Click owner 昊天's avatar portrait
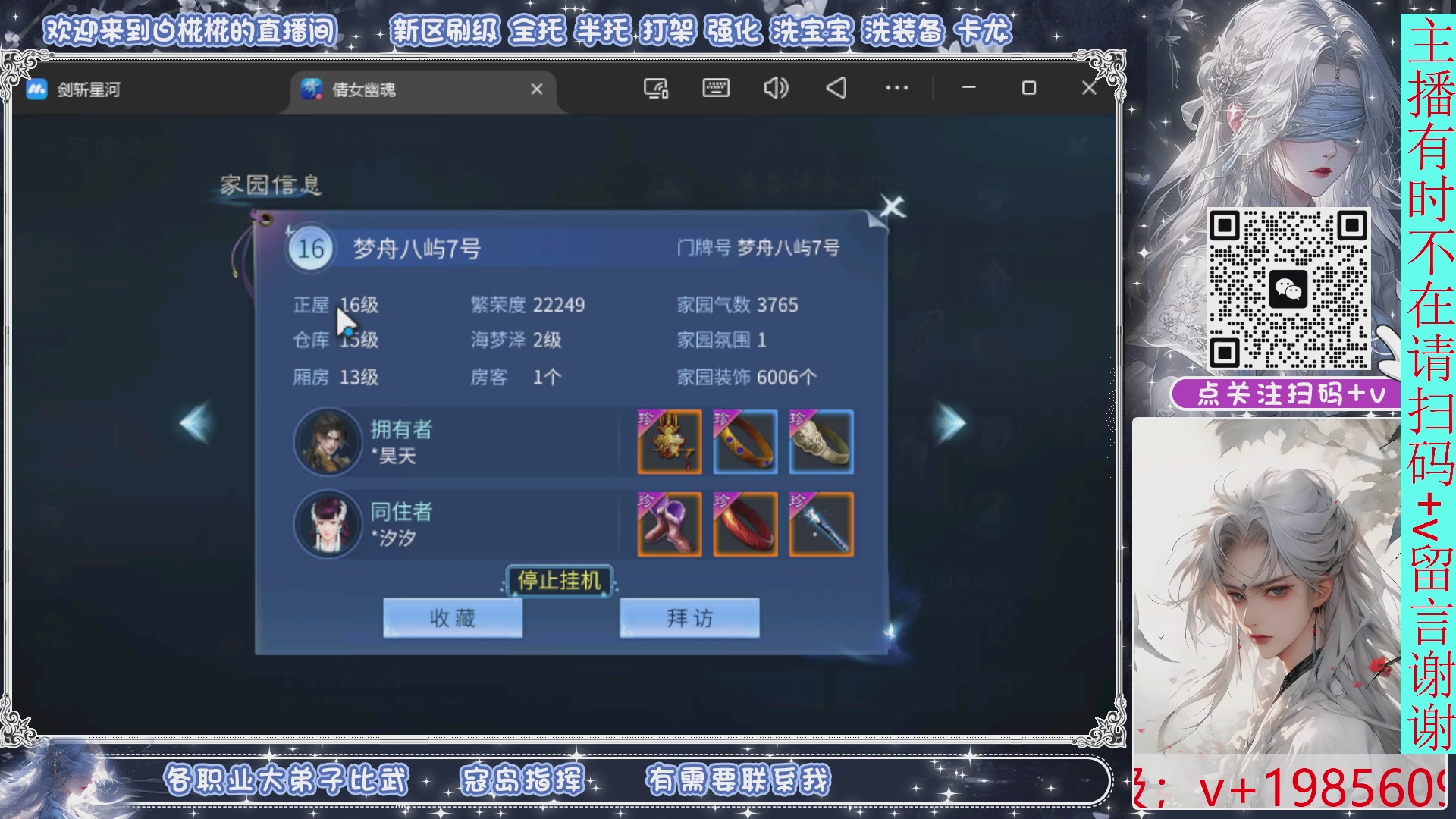 tap(328, 443)
